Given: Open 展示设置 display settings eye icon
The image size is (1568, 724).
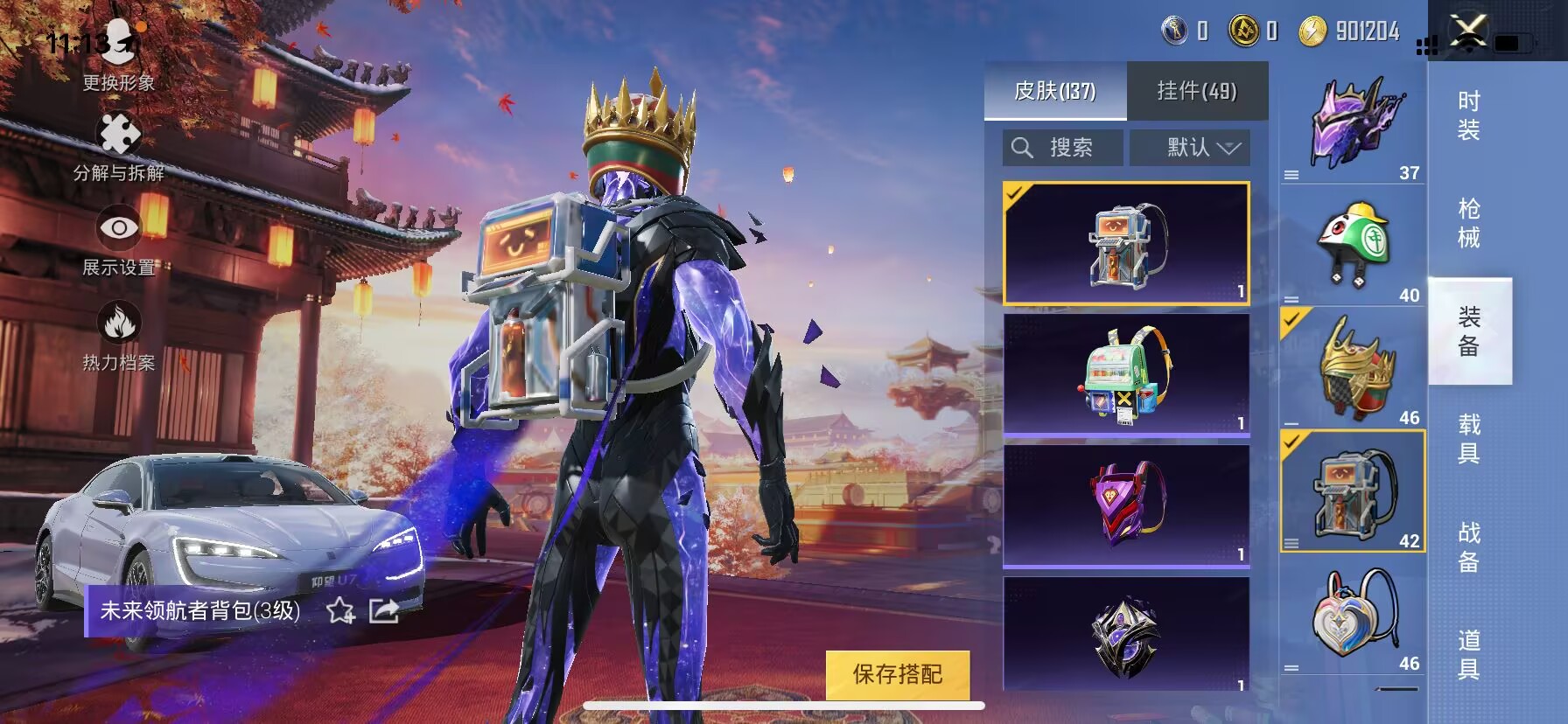Looking at the screenshot, I should [x=119, y=240].
